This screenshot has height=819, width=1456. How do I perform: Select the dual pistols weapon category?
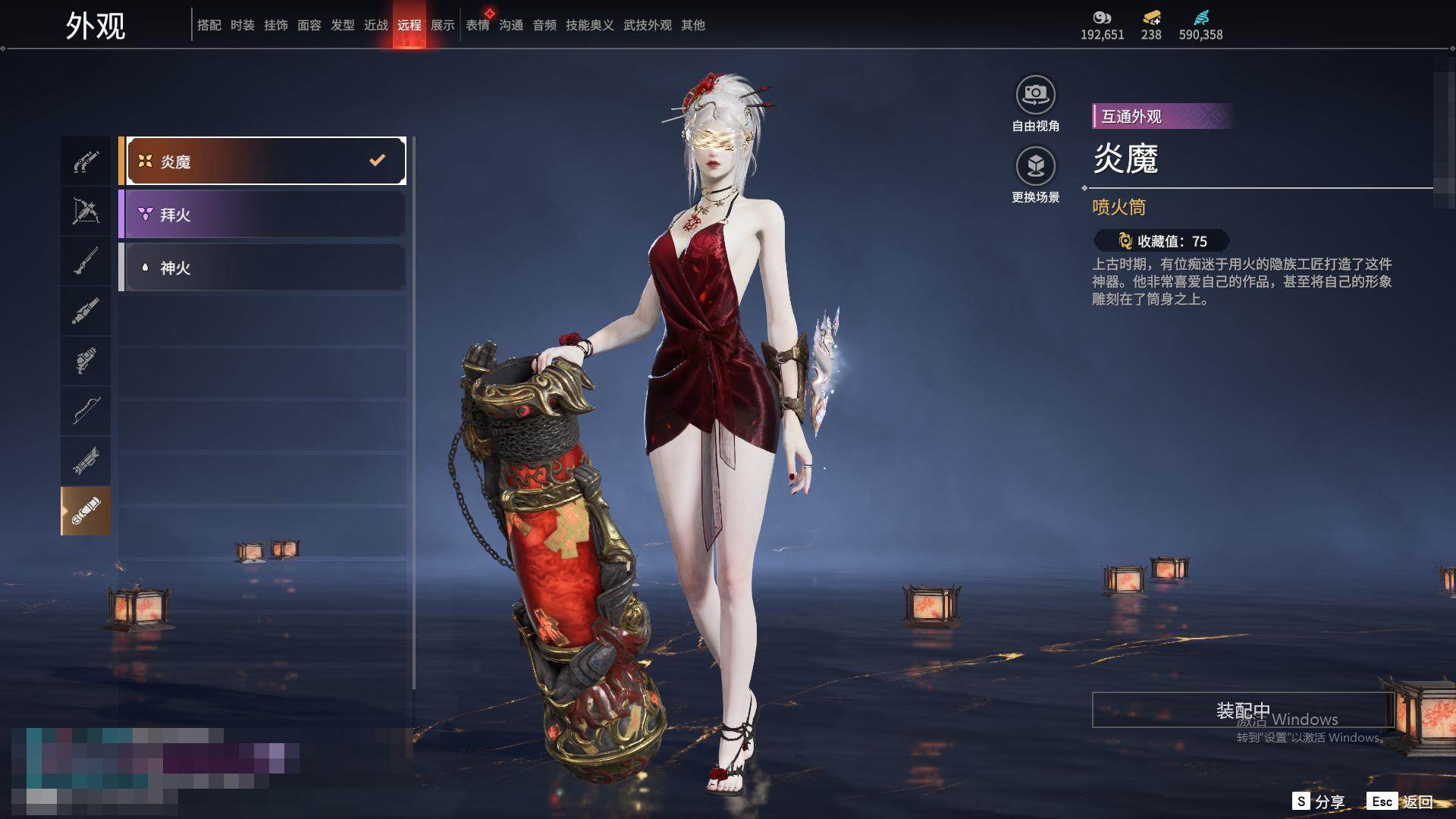86,162
